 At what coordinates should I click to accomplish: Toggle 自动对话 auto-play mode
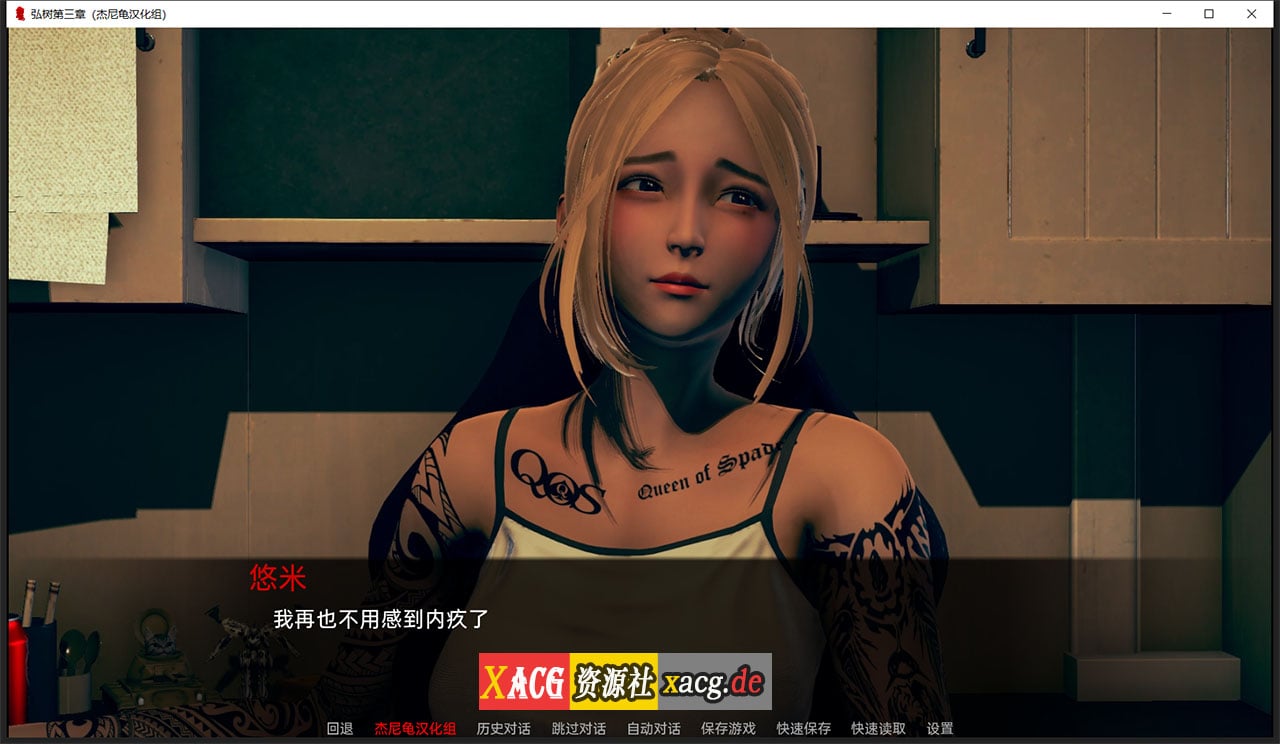654,729
